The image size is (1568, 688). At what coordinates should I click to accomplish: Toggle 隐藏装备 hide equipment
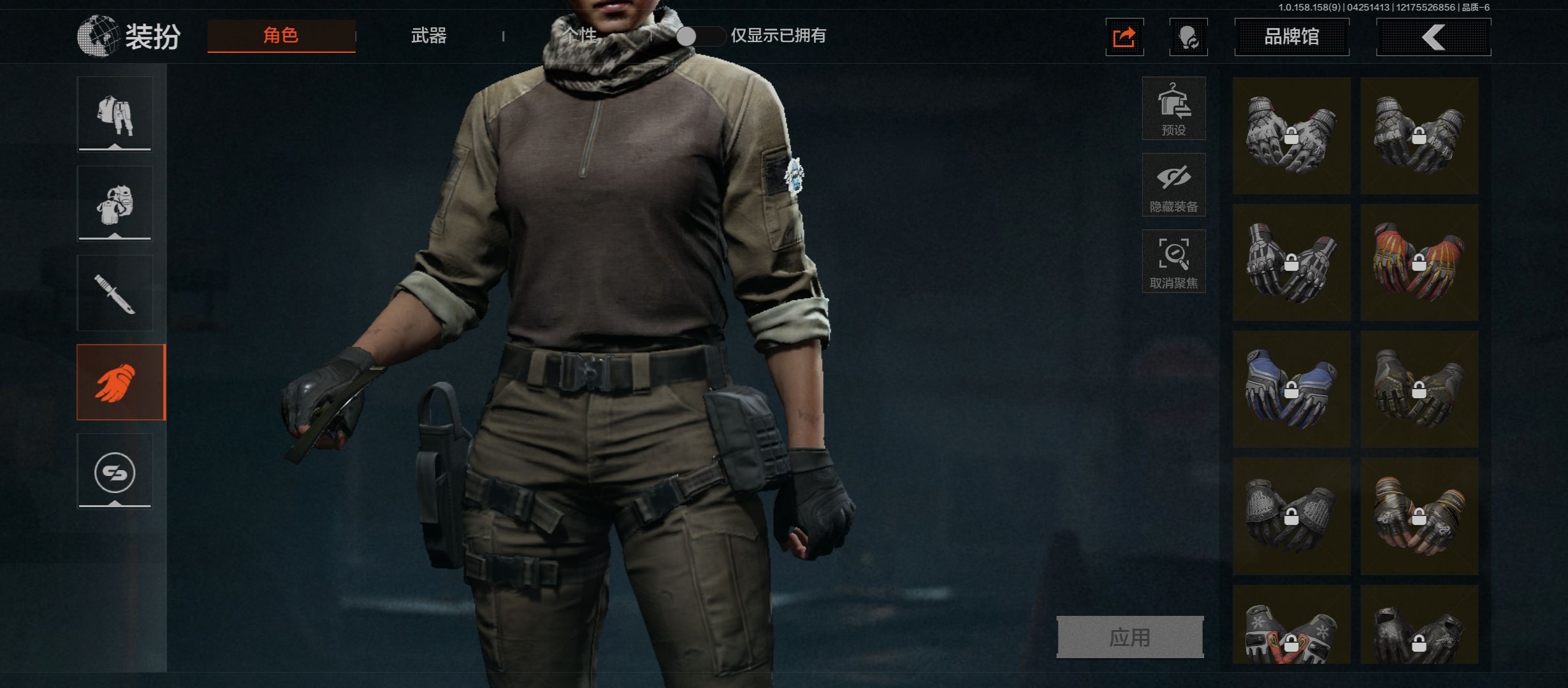point(1173,185)
